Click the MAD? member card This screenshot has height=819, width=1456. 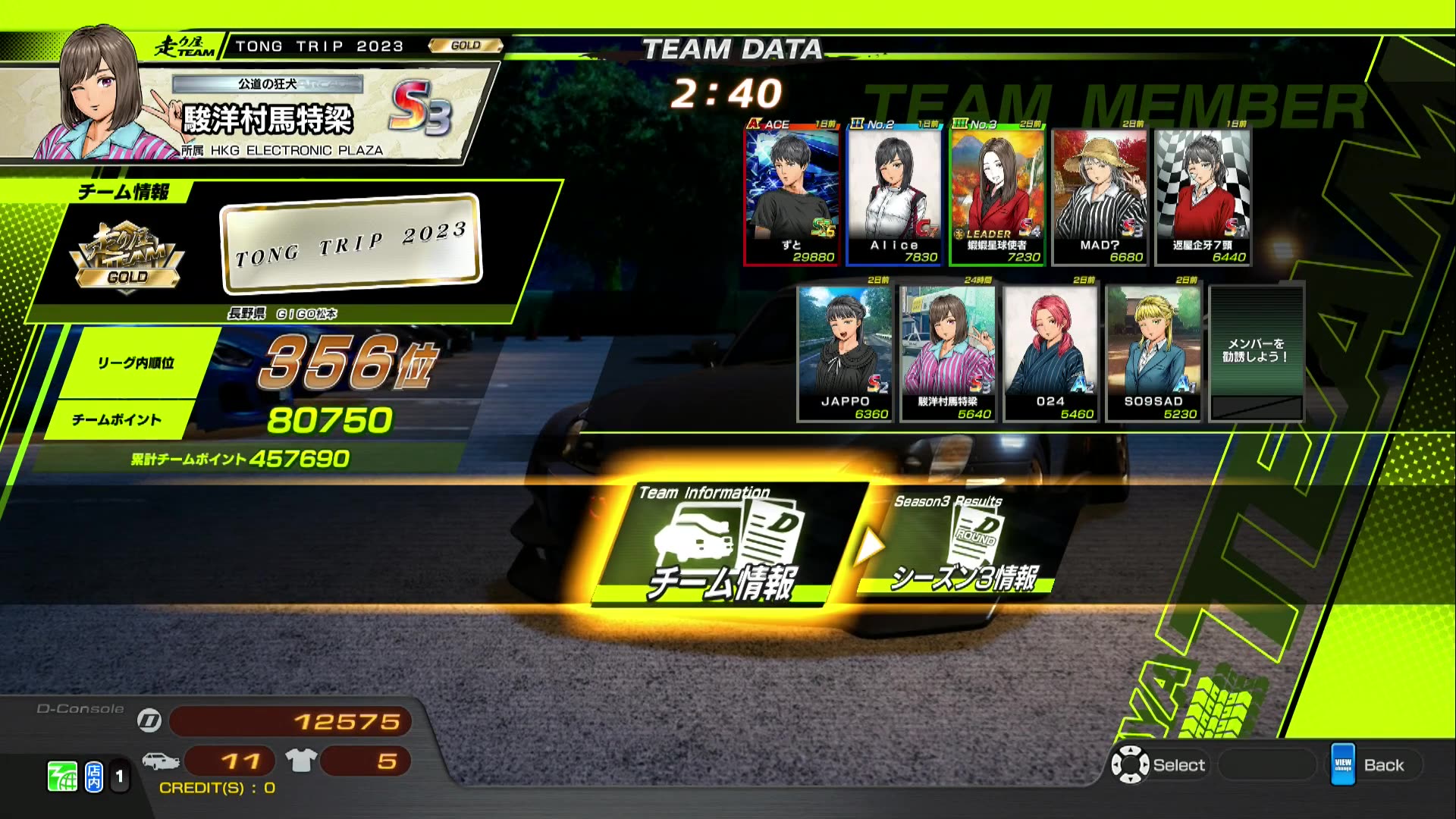click(1098, 193)
